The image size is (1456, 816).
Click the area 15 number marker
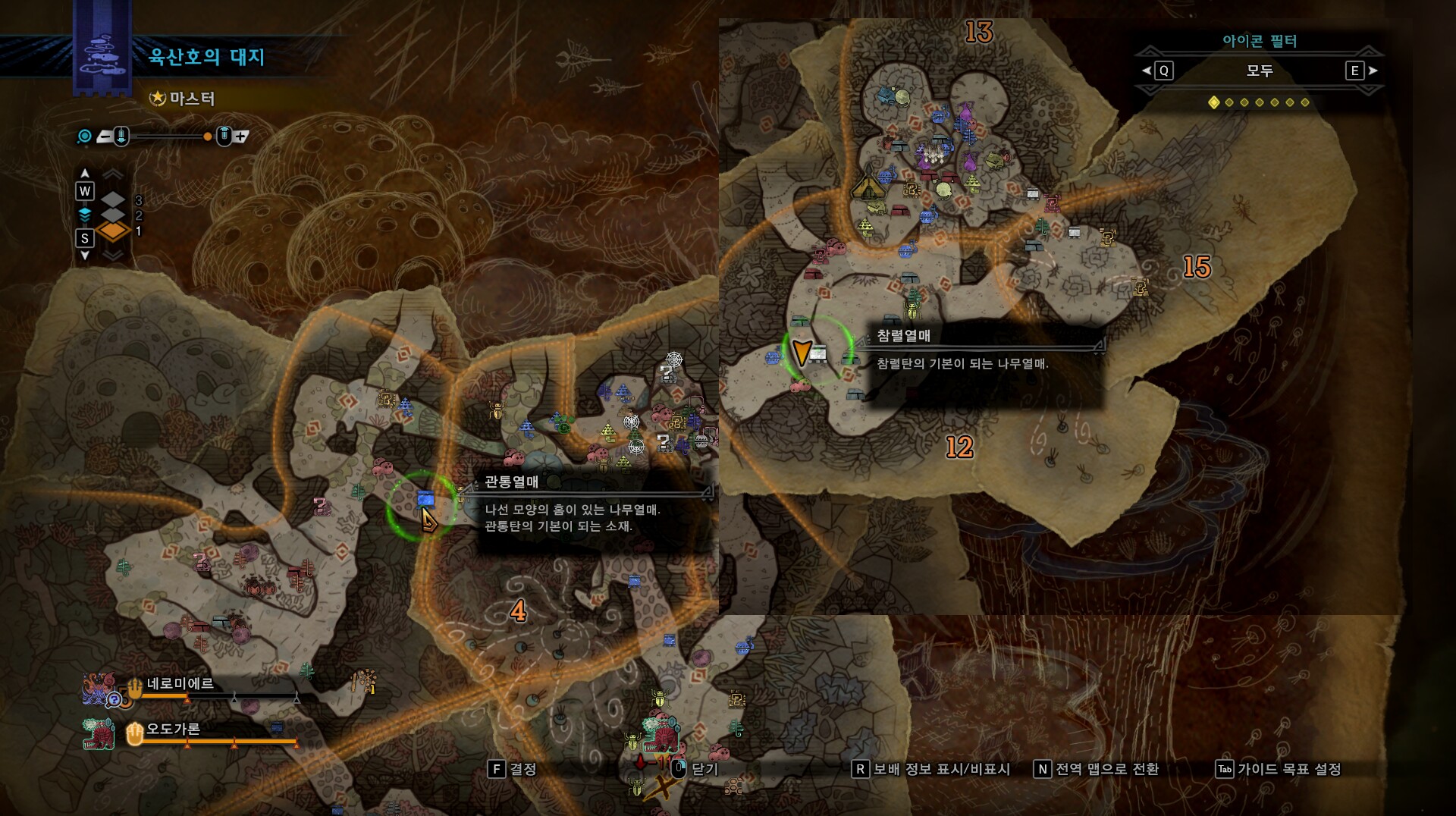pyautogui.click(x=1197, y=267)
